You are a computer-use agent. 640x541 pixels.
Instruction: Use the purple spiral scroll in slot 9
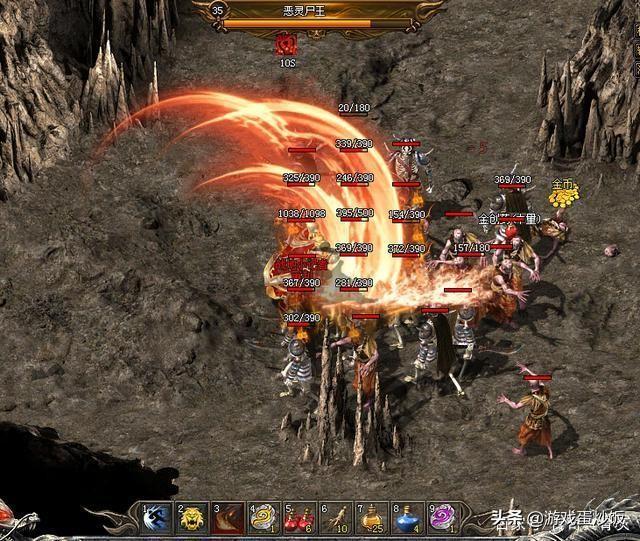point(441,517)
